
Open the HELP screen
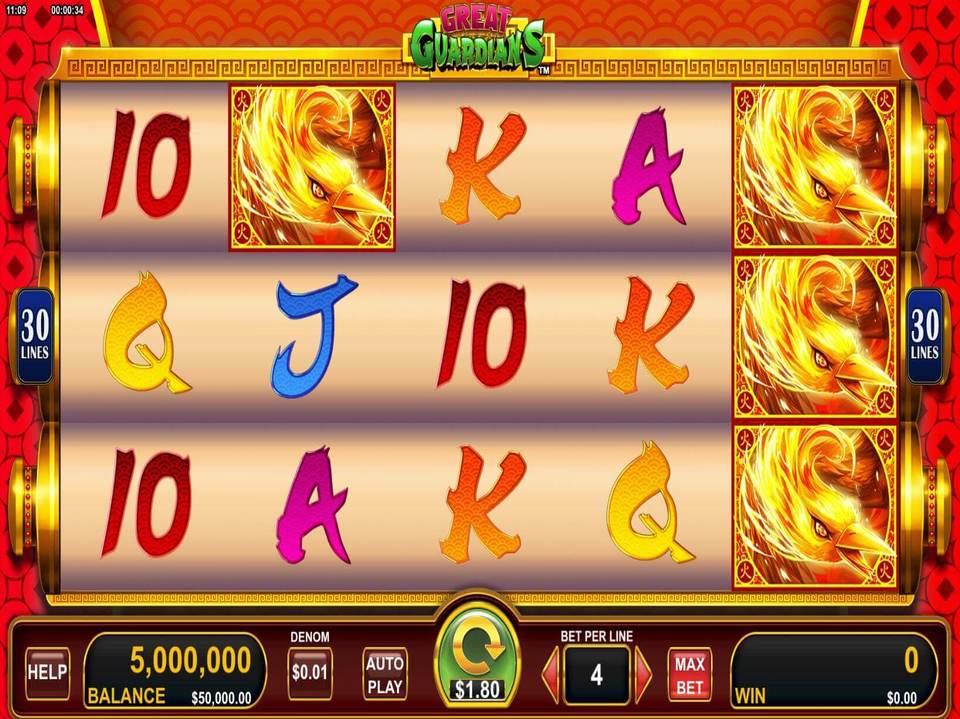click(x=47, y=672)
